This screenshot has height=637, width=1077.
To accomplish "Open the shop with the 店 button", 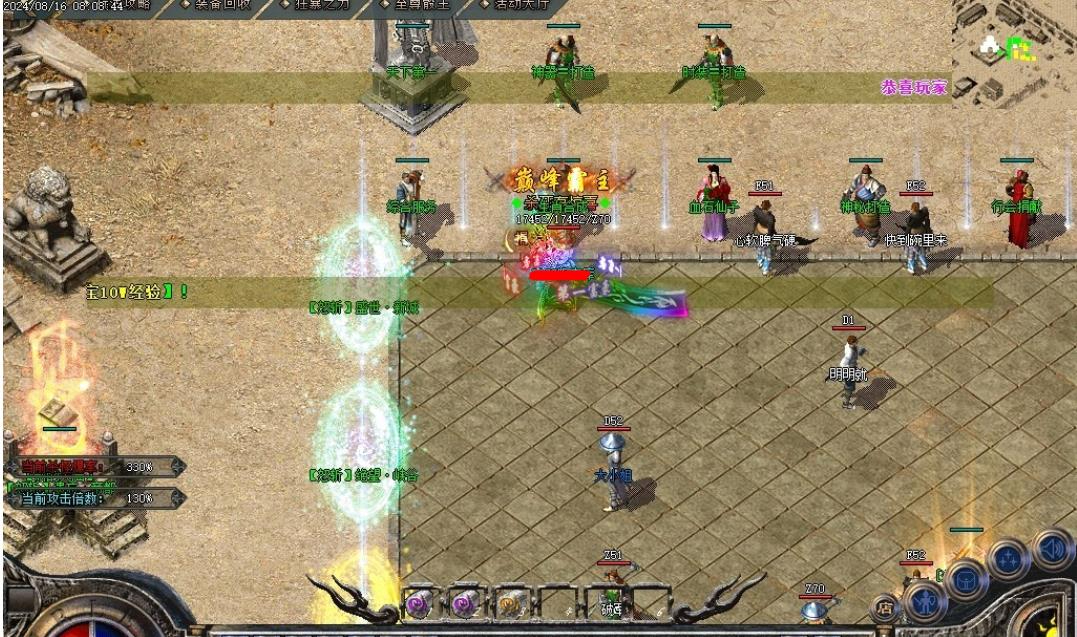I will pyautogui.click(x=884, y=606).
